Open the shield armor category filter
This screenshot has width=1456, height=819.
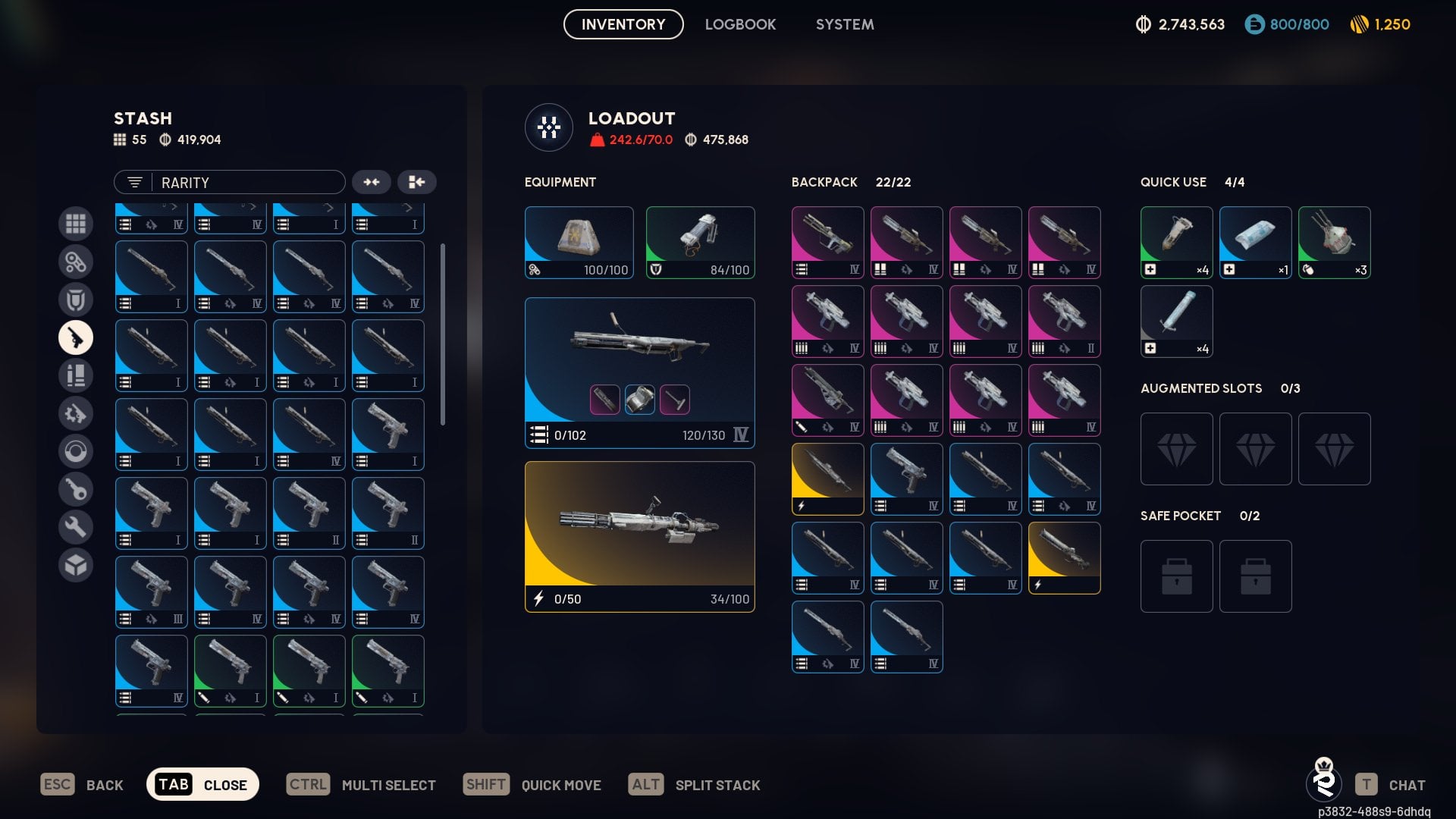coord(76,300)
